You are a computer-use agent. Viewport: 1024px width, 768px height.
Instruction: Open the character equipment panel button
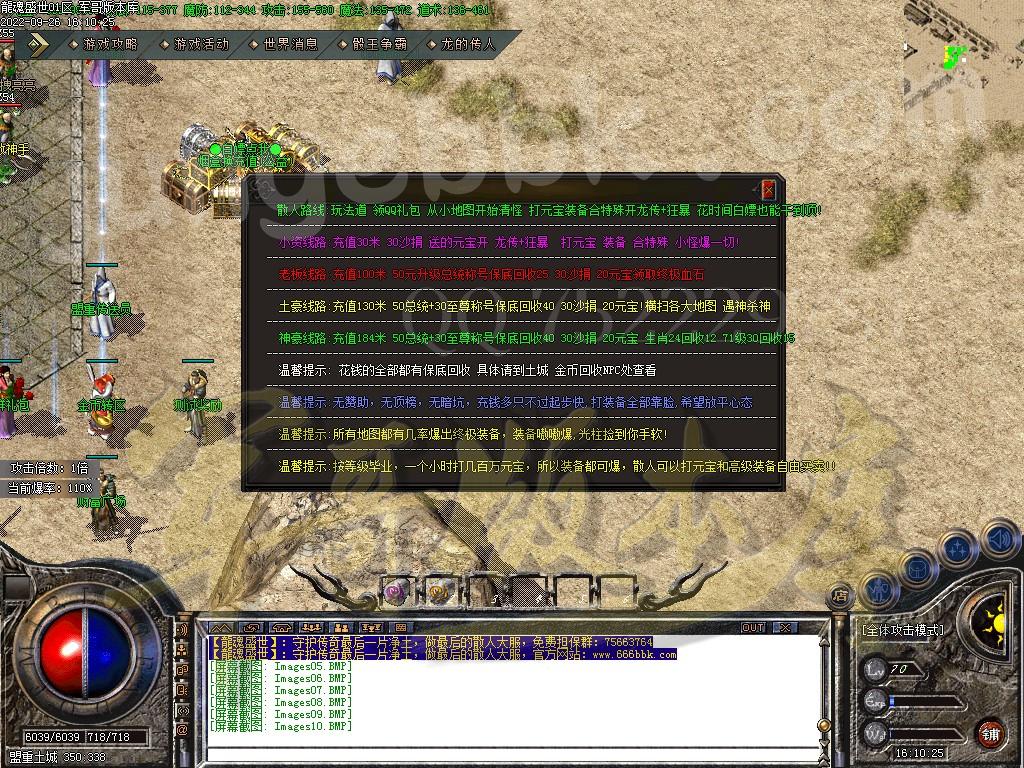pyautogui.click(x=879, y=589)
